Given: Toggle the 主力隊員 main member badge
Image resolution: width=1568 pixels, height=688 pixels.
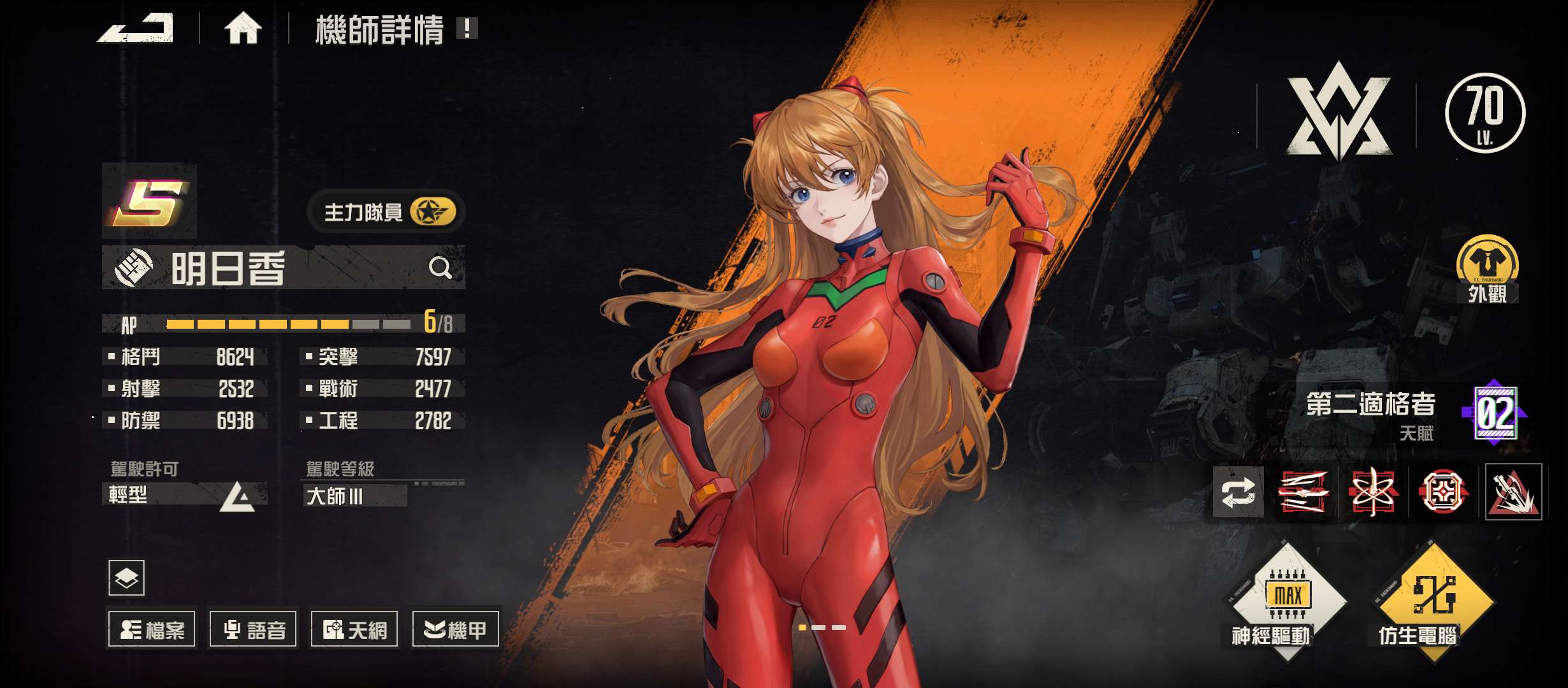Looking at the screenshot, I should pyautogui.click(x=386, y=212).
